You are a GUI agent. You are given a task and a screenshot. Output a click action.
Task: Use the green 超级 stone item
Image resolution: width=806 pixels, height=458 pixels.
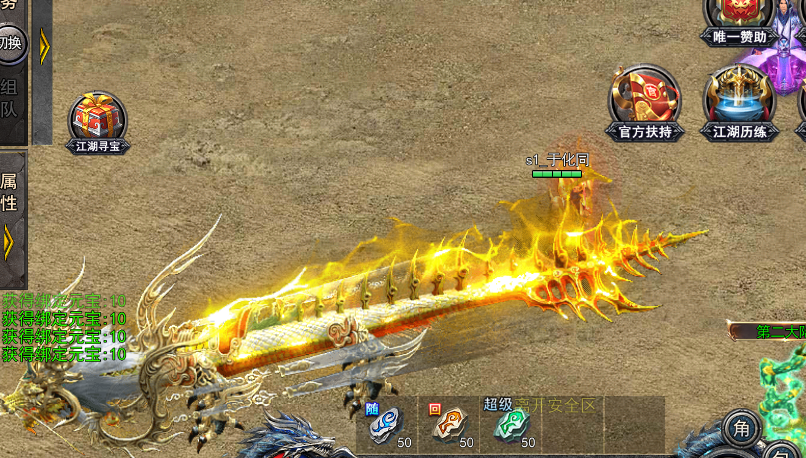[510, 425]
